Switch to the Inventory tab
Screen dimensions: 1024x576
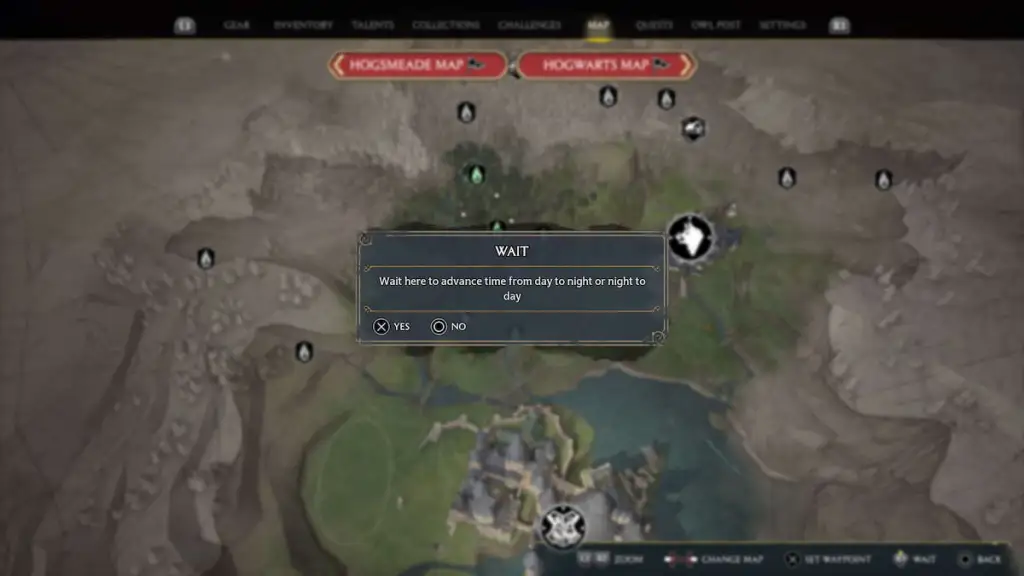tap(303, 25)
